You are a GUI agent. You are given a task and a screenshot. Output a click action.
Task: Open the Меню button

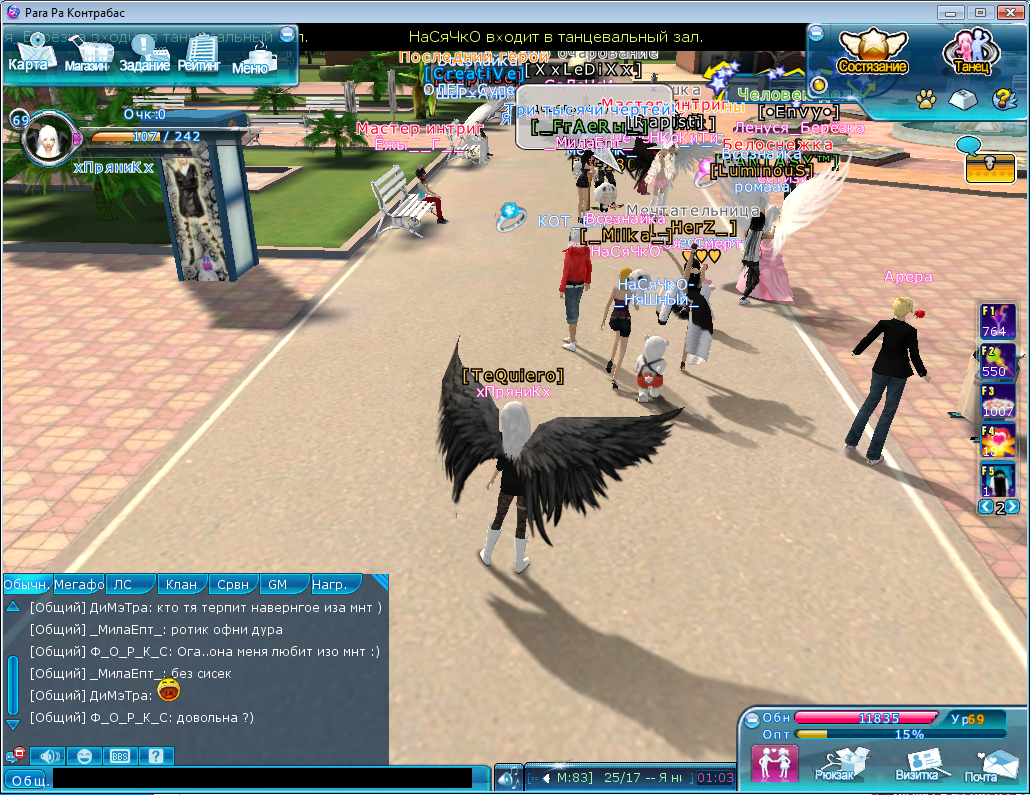tap(251, 58)
